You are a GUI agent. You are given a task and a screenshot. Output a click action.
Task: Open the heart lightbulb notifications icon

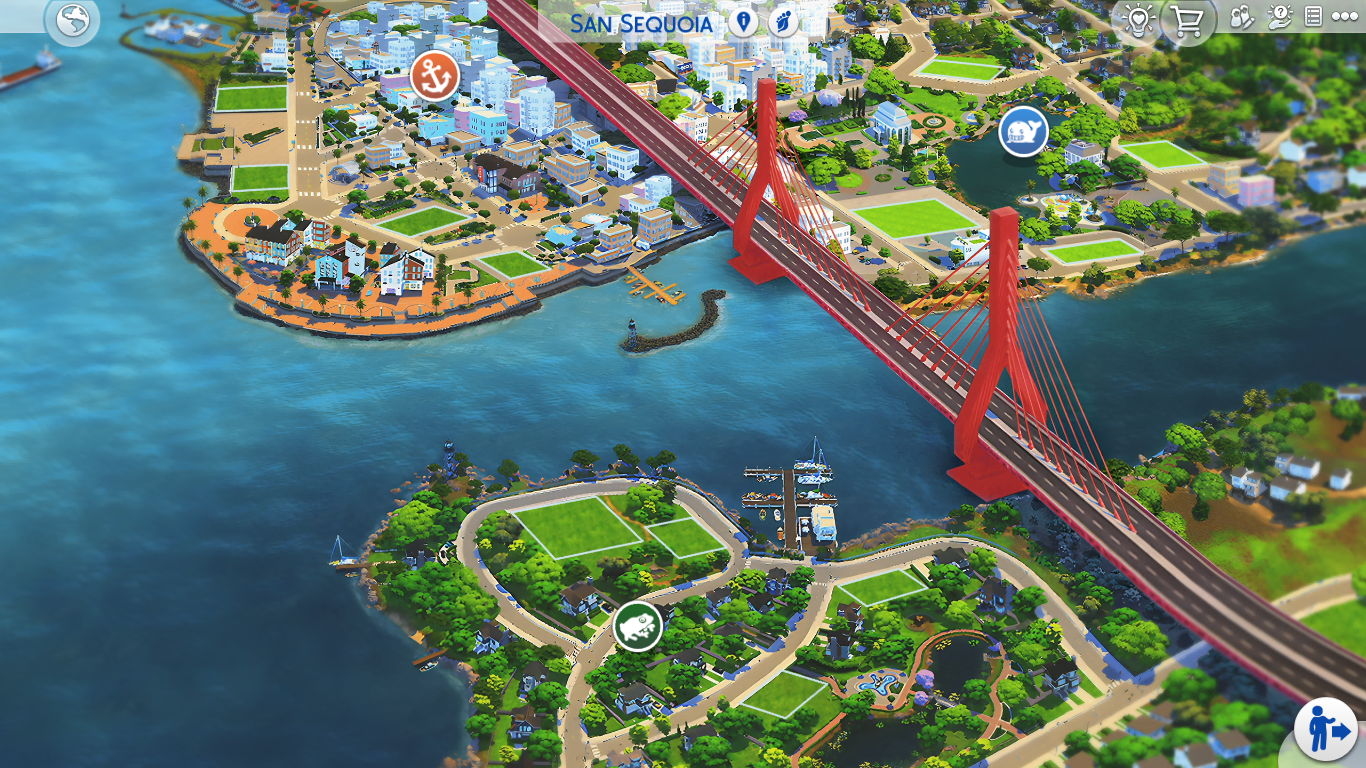point(1138,19)
